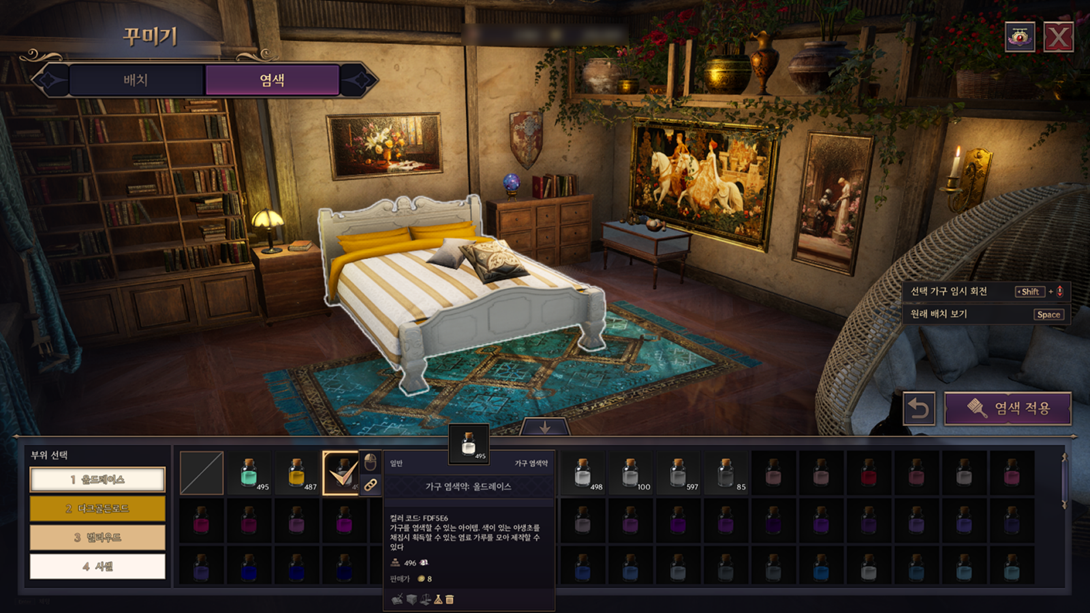The width and height of the screenshot is (1090, 613).
Task: Choose the dye bottle with count 597
Action: pyautogui.click(x=678, y=473)
